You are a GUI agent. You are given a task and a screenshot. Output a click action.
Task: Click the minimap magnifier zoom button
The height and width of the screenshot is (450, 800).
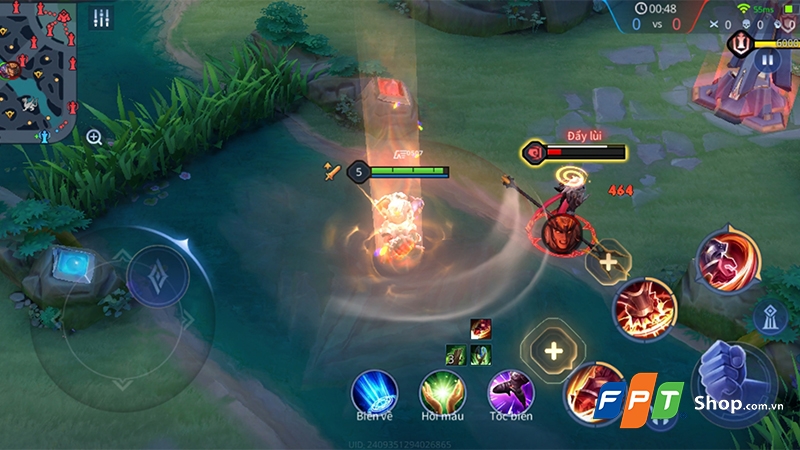click(94, 137)
